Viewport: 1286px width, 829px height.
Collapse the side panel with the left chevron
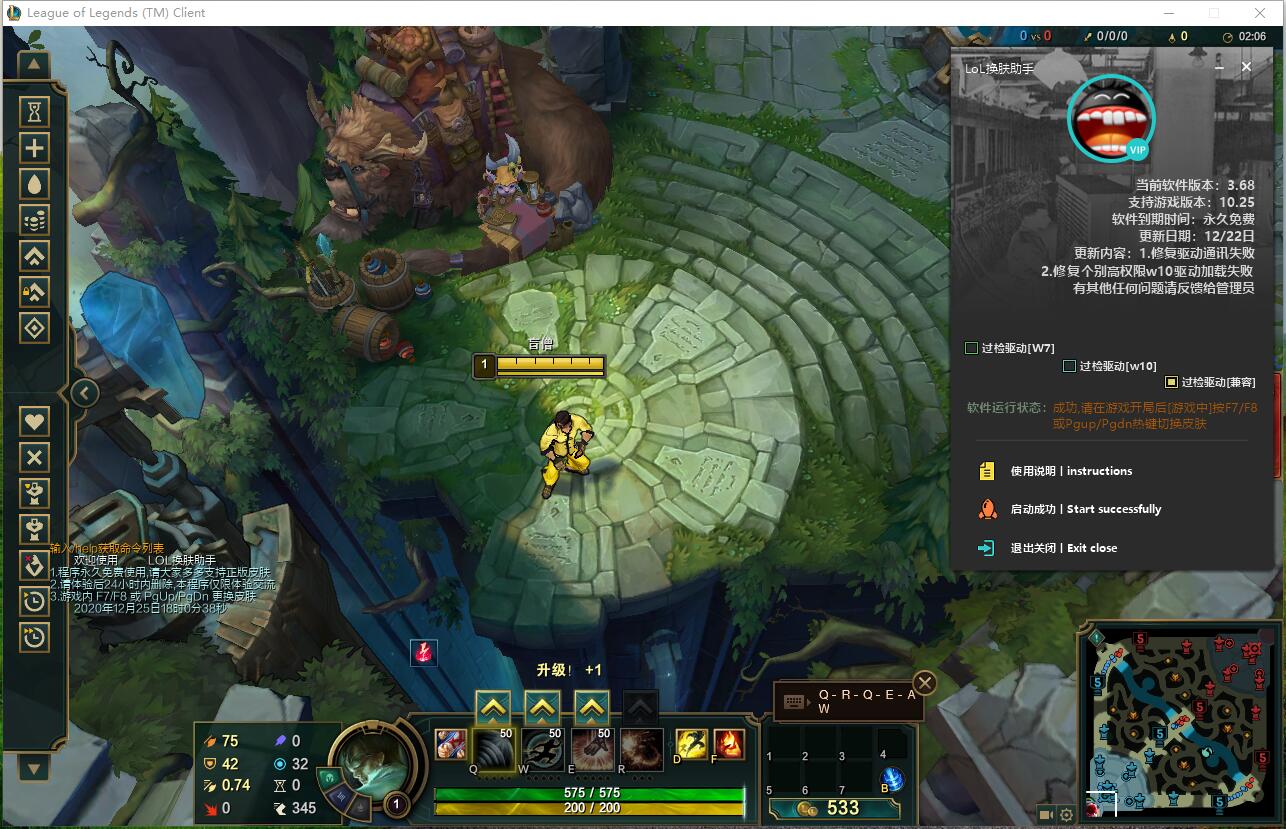tap(84, 393)
